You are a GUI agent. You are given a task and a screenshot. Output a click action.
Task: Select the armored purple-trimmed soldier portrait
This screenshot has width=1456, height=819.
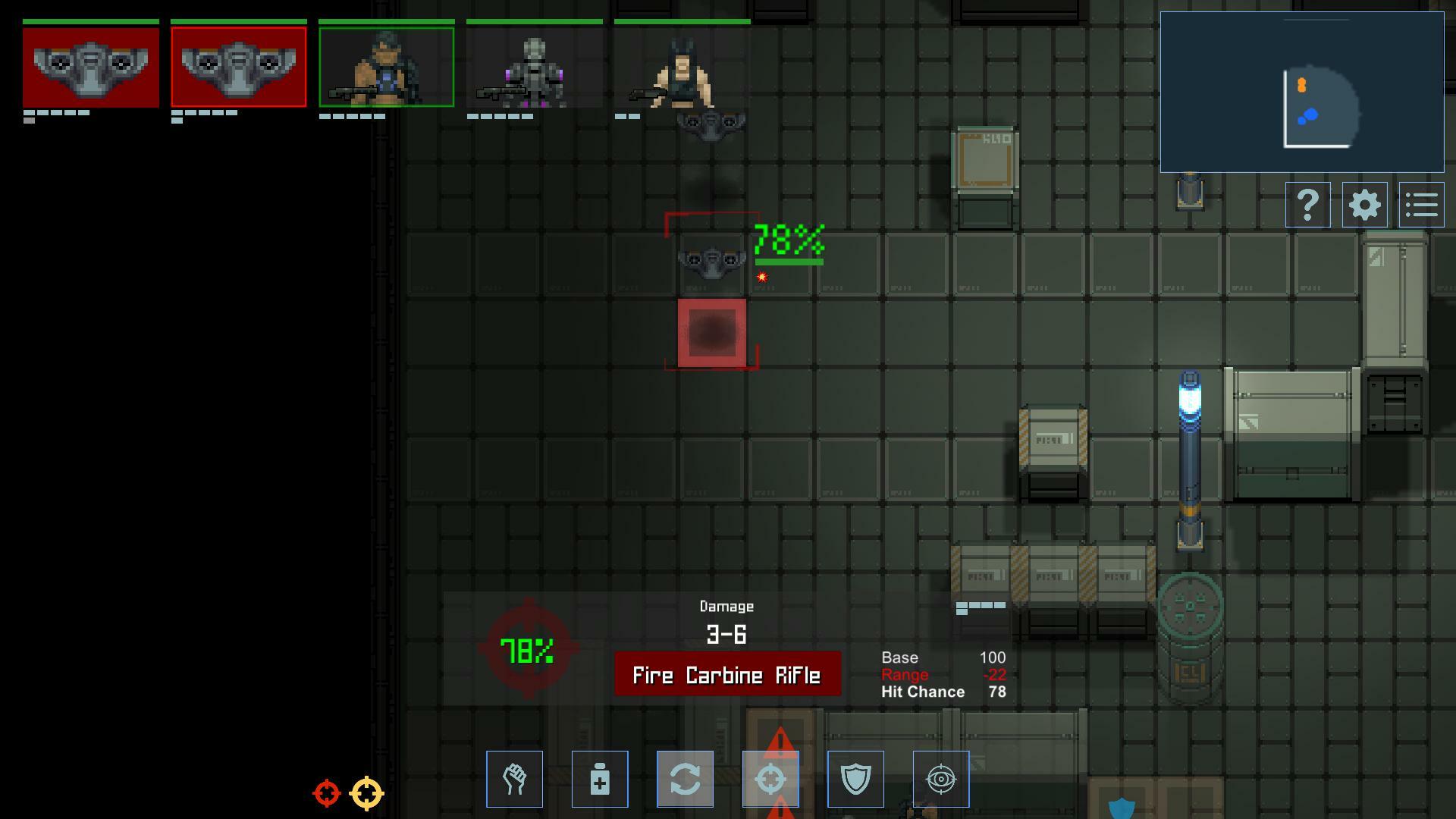535,67
